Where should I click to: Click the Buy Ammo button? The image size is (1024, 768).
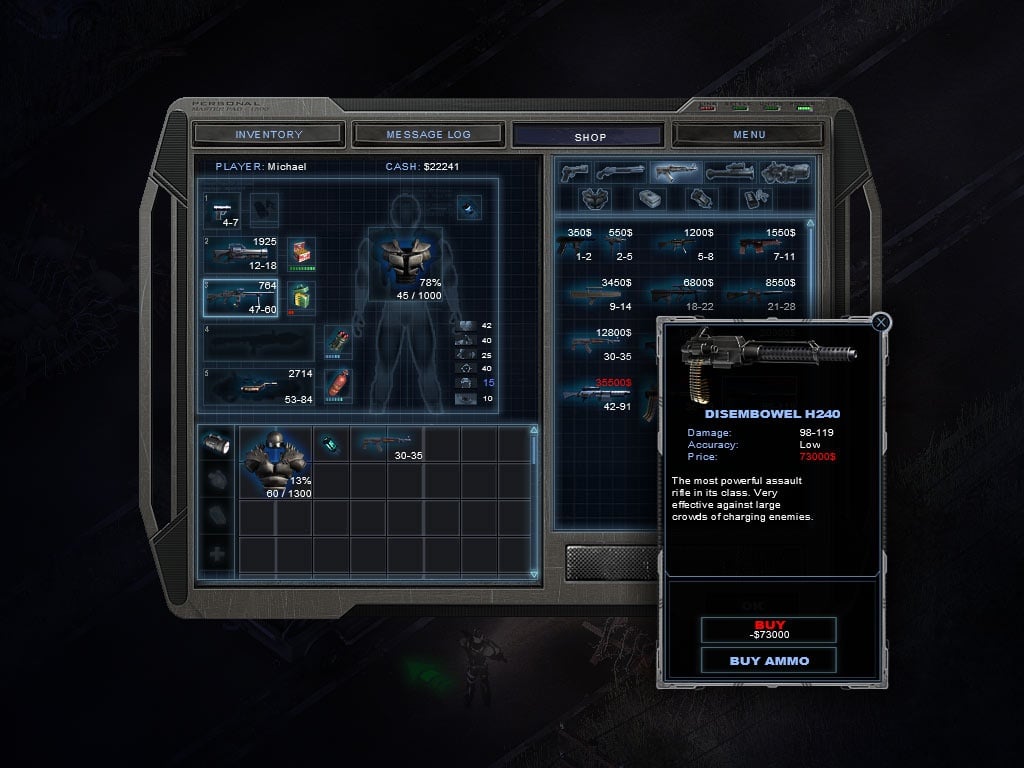(x=769, y=660)
